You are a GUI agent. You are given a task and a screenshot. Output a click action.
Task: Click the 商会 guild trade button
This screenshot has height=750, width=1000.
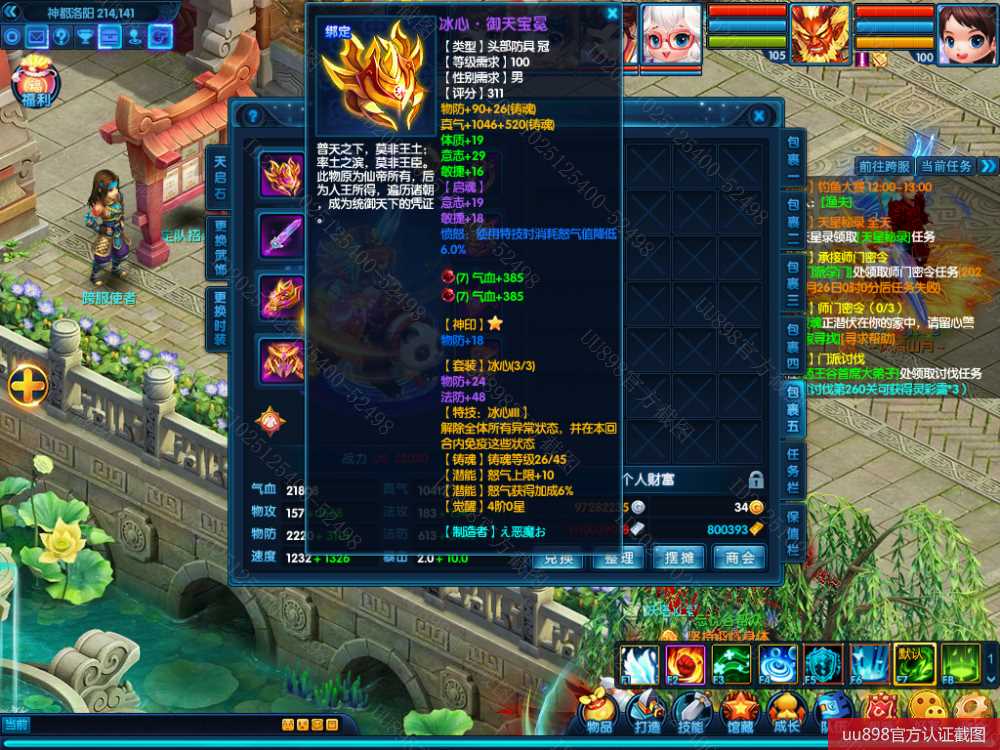(x=740, y=558)
